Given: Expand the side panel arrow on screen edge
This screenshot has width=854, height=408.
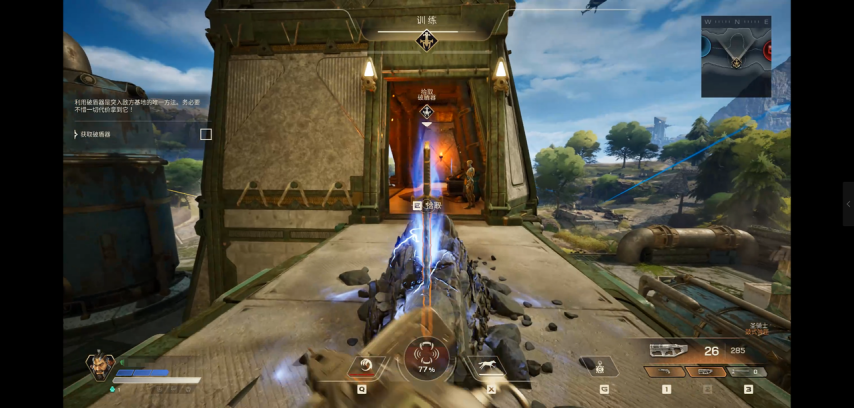Looking at the screenshot, I should point(848,204).
